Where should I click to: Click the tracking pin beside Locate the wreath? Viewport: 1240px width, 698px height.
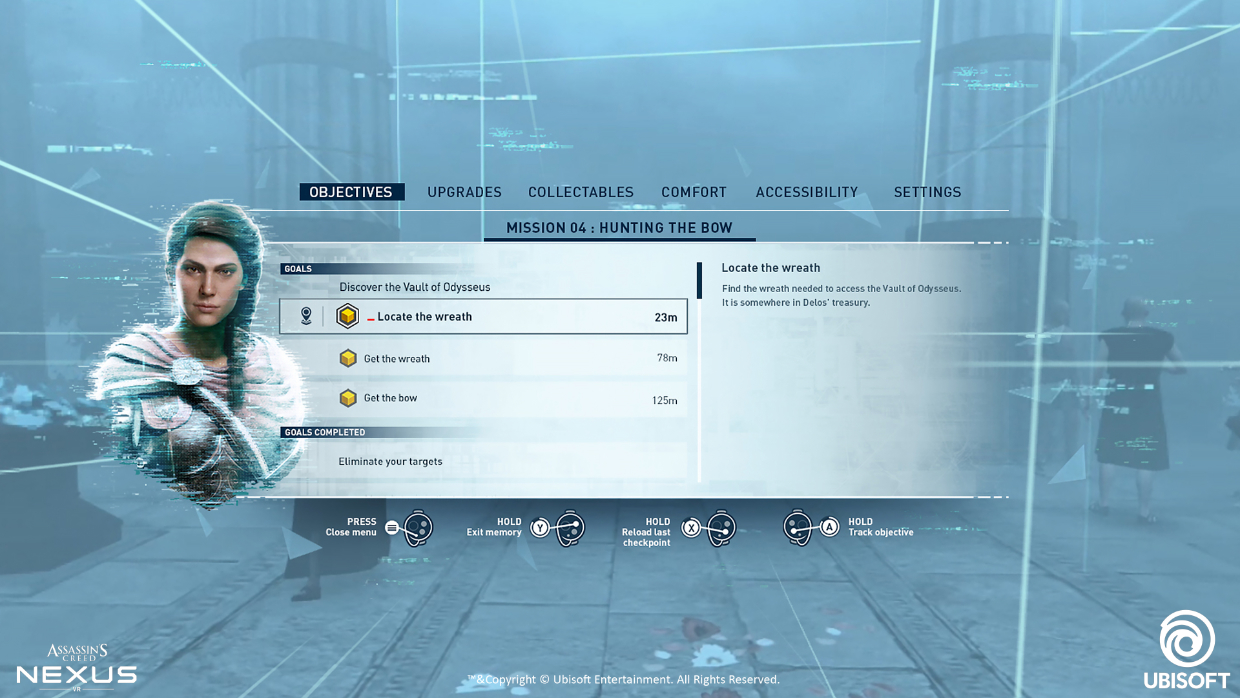click(x=306, y=316)
